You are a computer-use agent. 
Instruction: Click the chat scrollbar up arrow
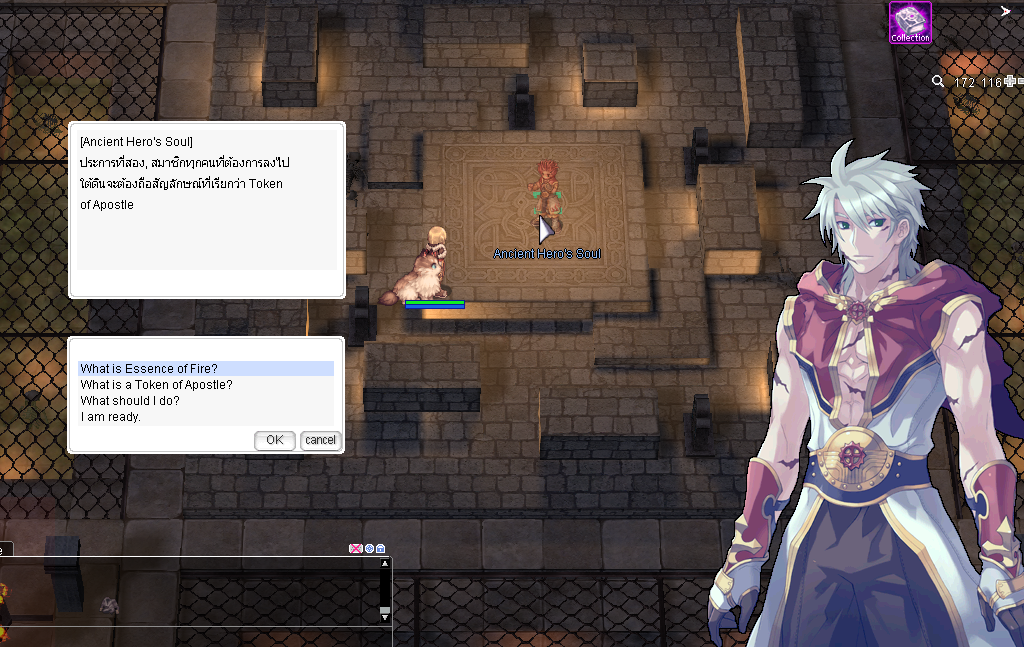385,564
